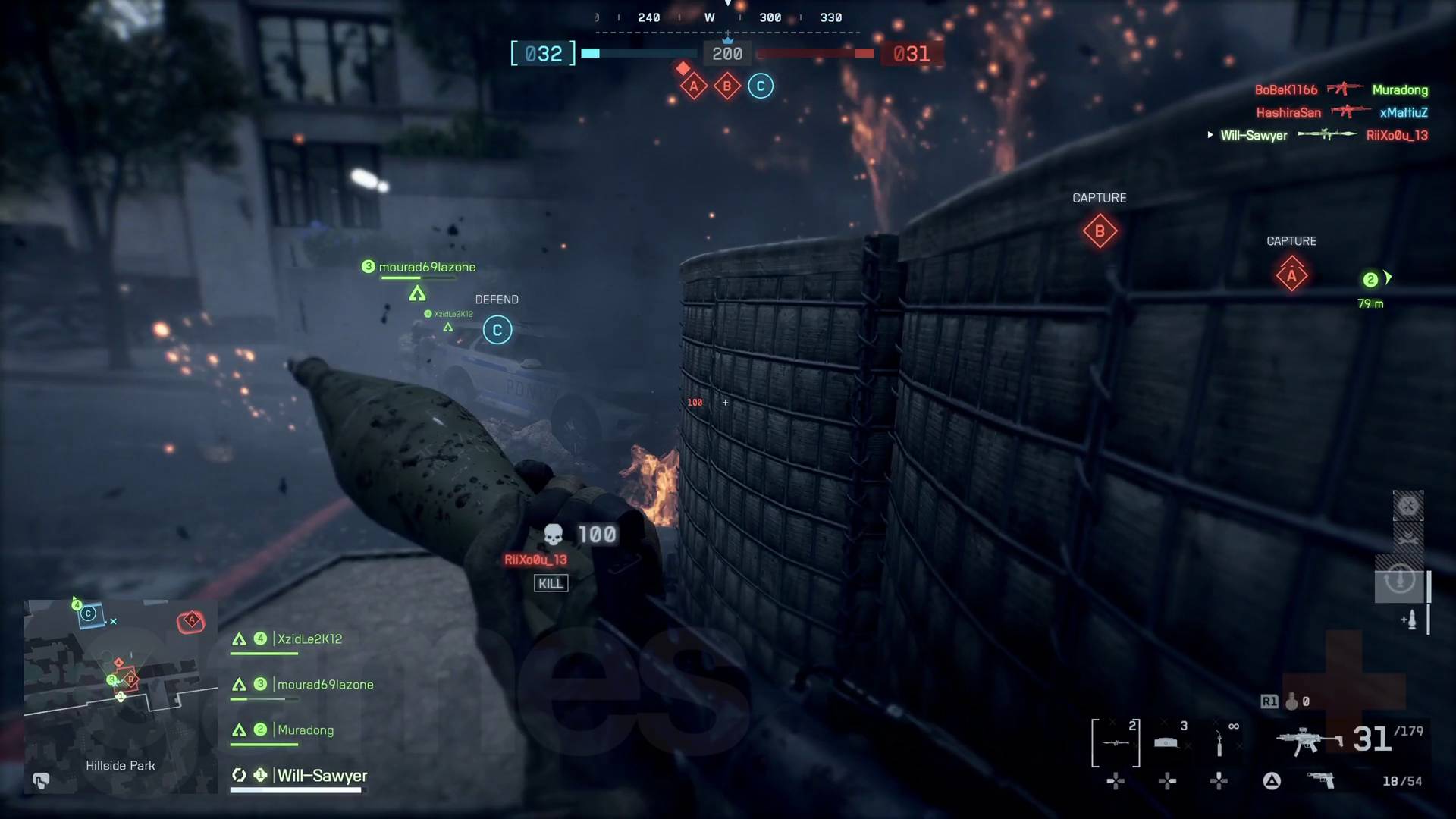Viewport: 1456px width, 819px height.
Task: Select the ammo crate gadget icon
Action: 1166,742
